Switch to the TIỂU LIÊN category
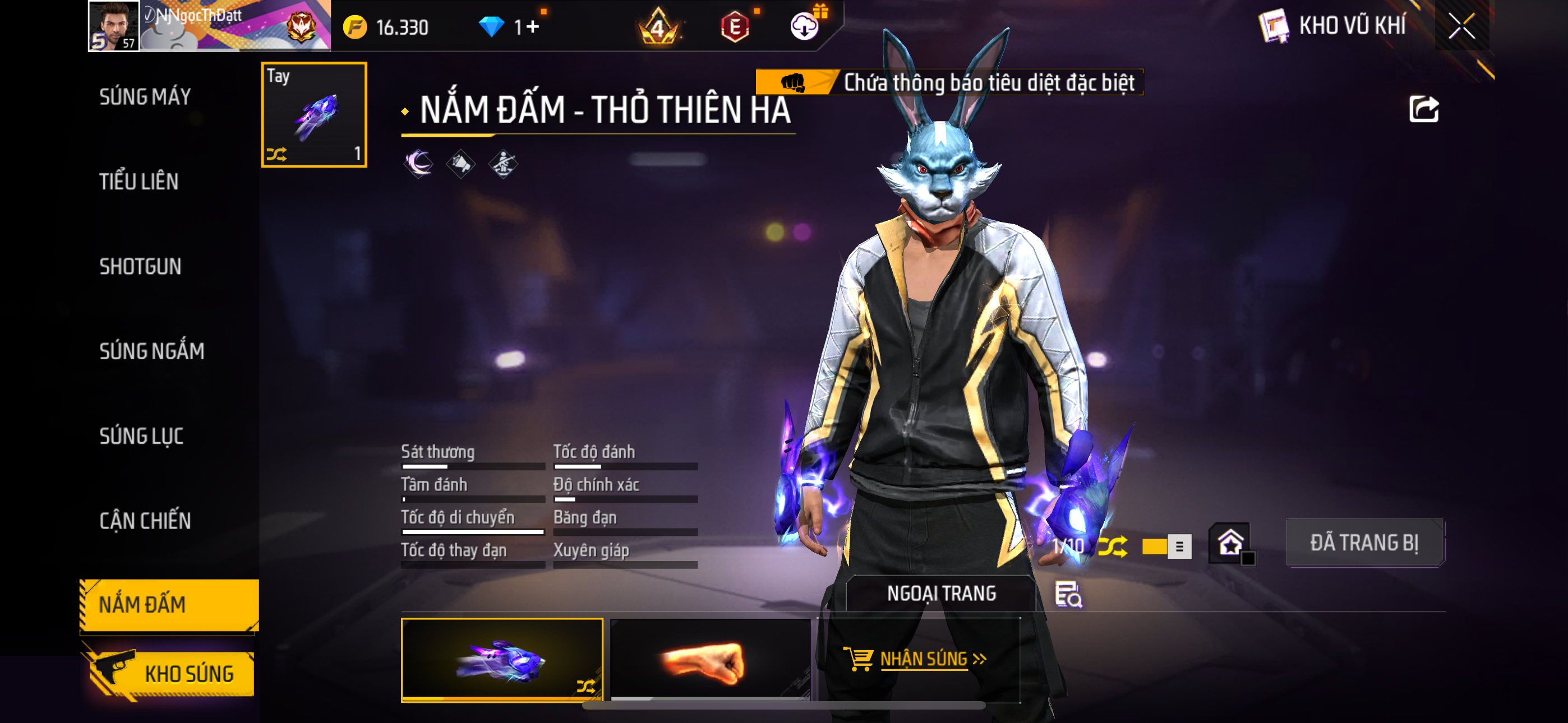1568x723 pixels. click(139, 182)
